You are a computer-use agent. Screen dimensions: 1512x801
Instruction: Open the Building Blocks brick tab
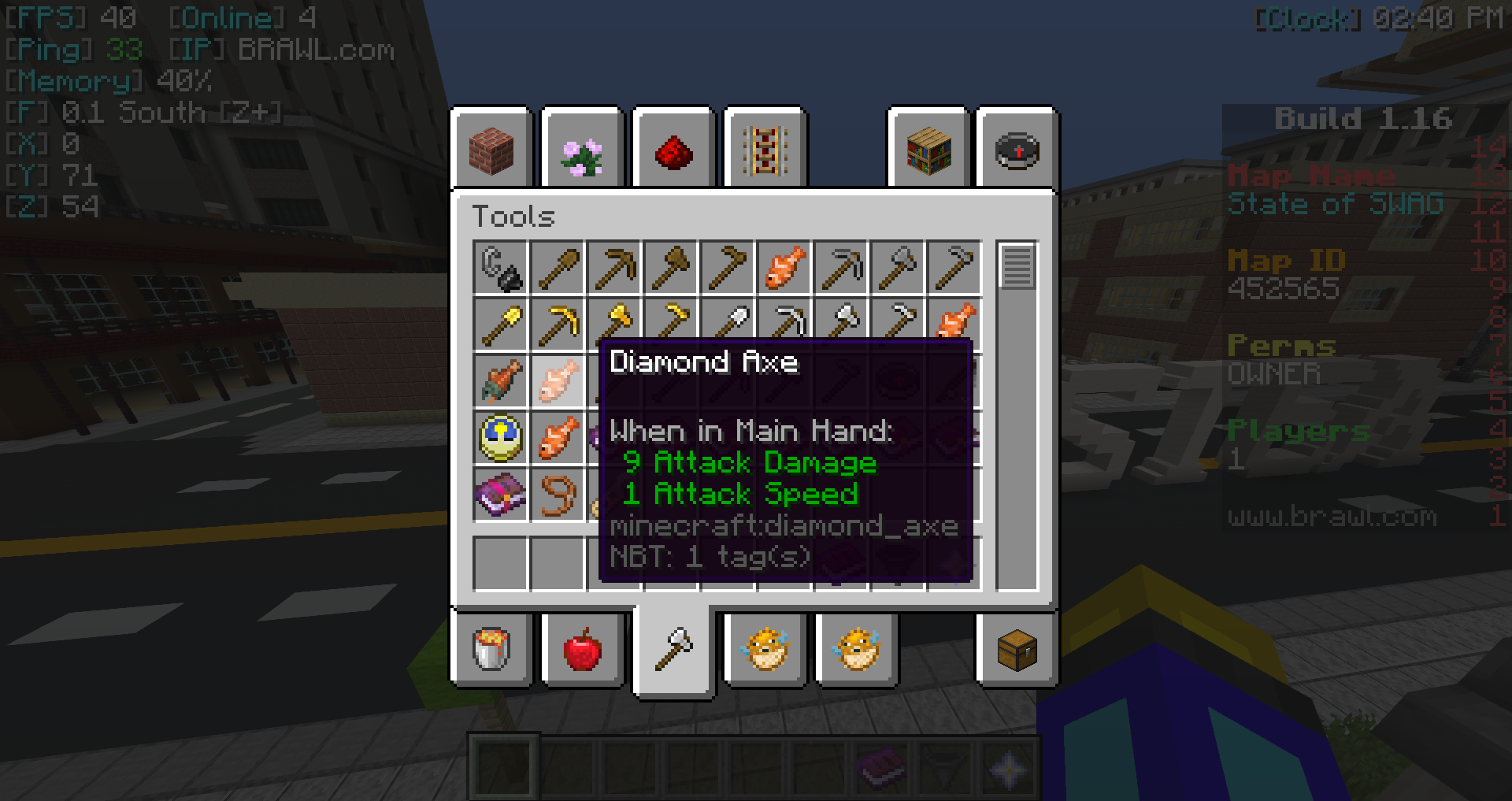coord(492,150)
